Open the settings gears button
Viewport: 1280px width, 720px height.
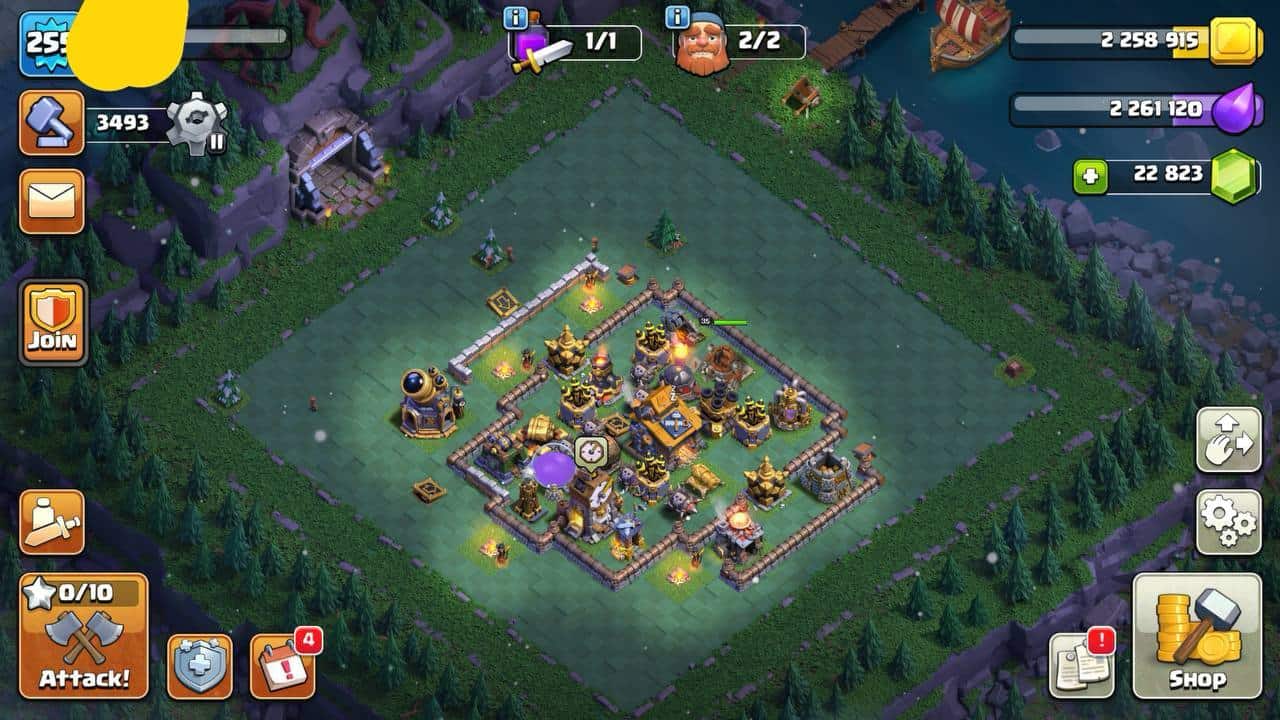point(1228,522)
